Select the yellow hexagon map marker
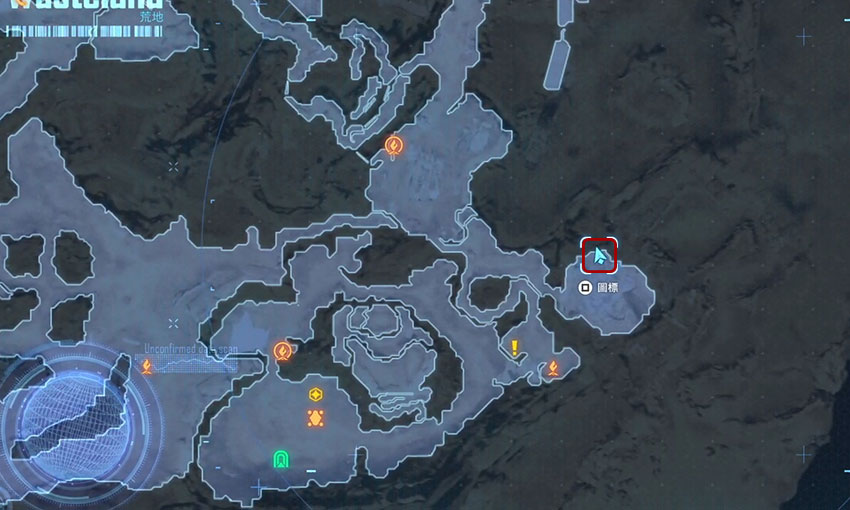The width and height of the screenshot is (850, 510). (315, 394)
